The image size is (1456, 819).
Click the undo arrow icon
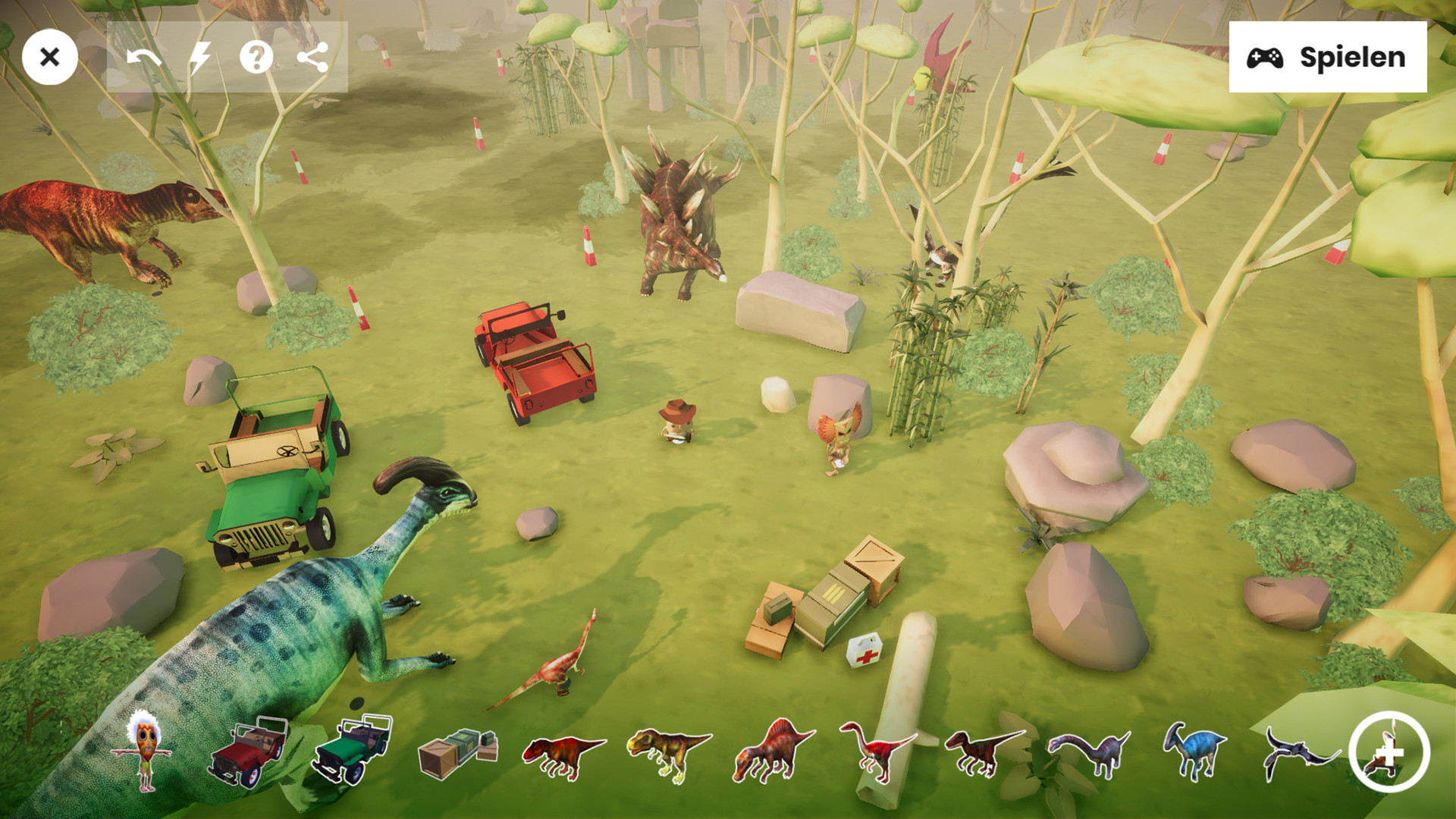click(144, 57)
